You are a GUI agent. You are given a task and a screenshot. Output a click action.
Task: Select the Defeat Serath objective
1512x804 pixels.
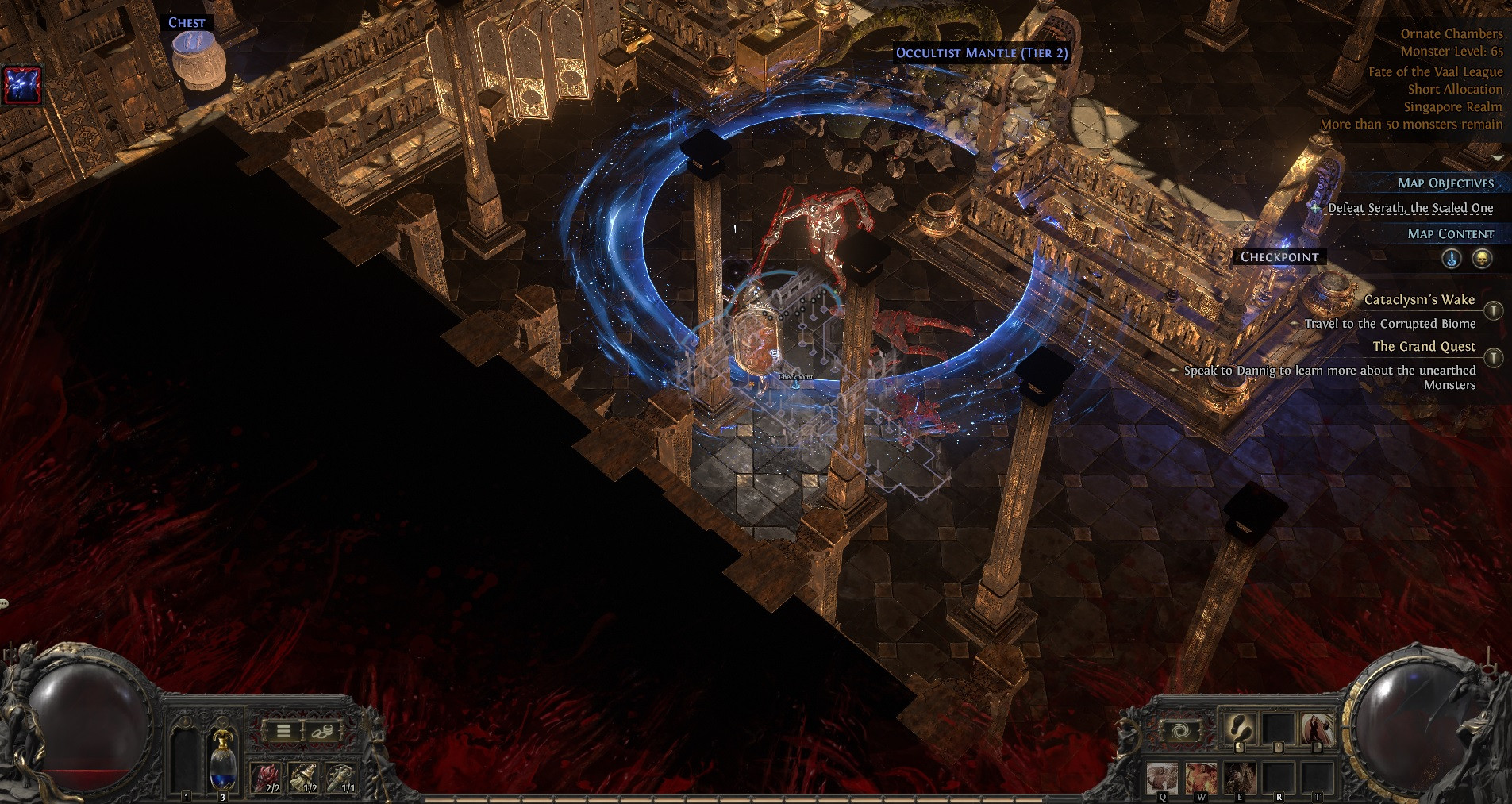point(1410,208)
